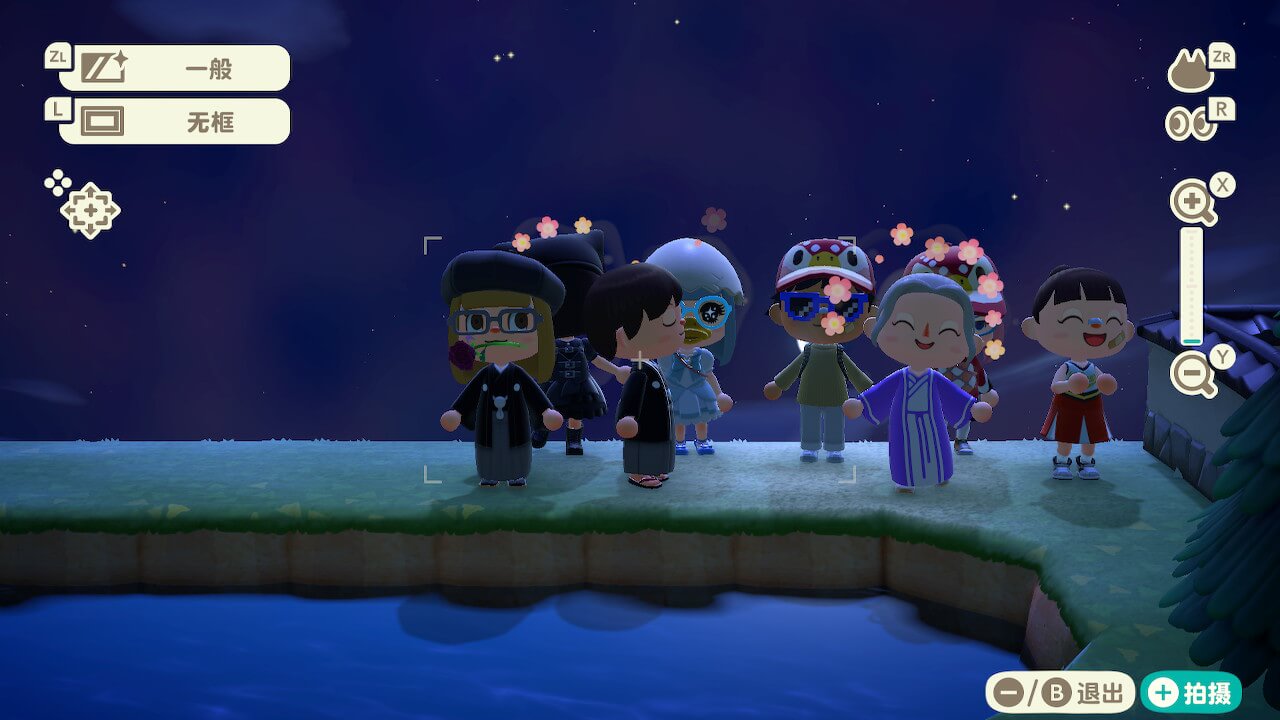This screenshot has height=720, width=1280.
Task: Change the 一般 filter setting
Action: [x=174, y=68]
